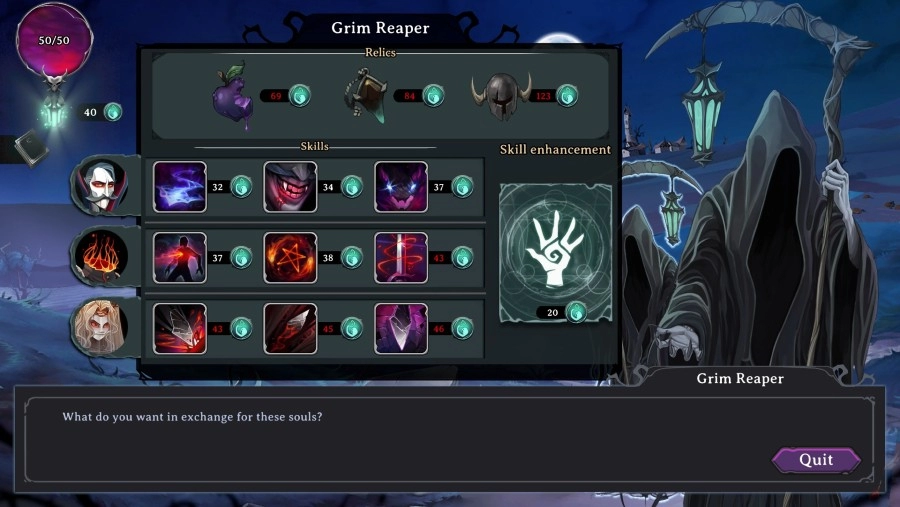Select the red glowing figure skill
900x507 pixels.
pyautogui.click(x=180, y=258)
